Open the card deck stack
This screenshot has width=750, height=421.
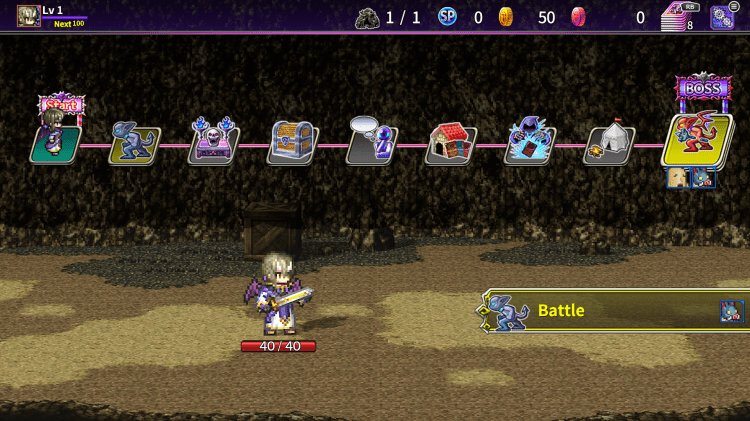pos(677,17)
